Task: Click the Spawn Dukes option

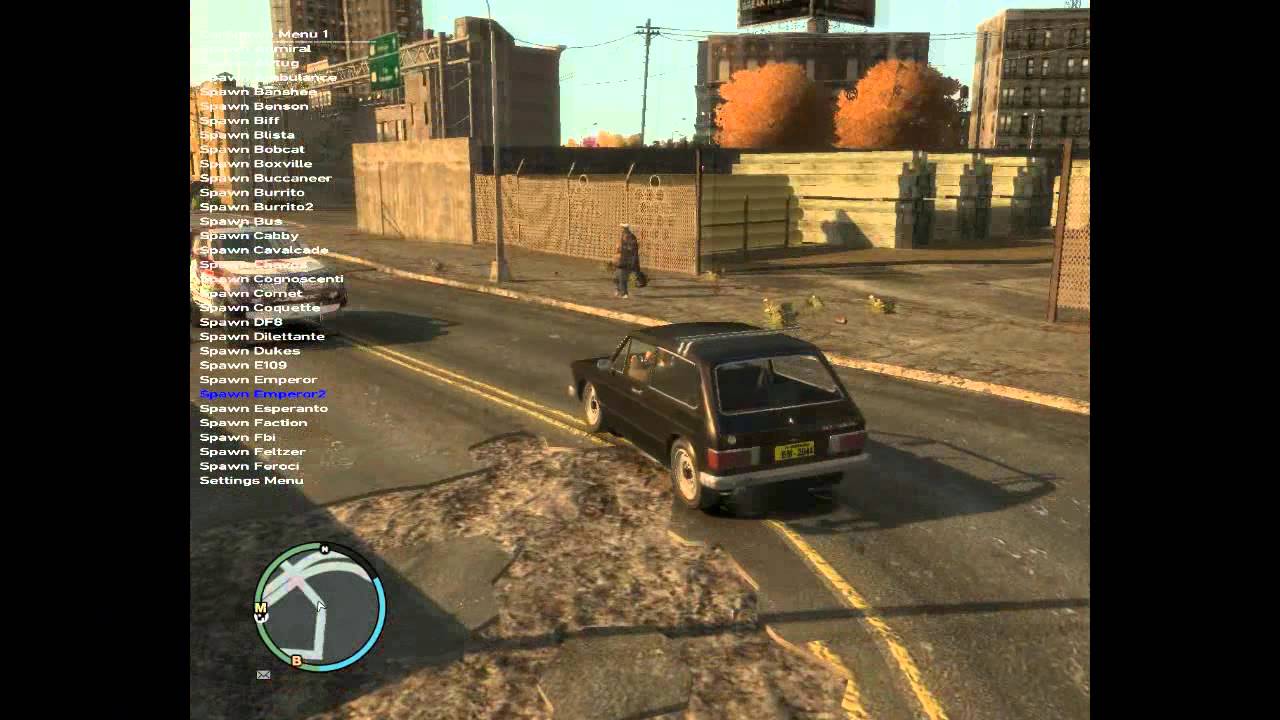Action: click(x=249, y=351)
